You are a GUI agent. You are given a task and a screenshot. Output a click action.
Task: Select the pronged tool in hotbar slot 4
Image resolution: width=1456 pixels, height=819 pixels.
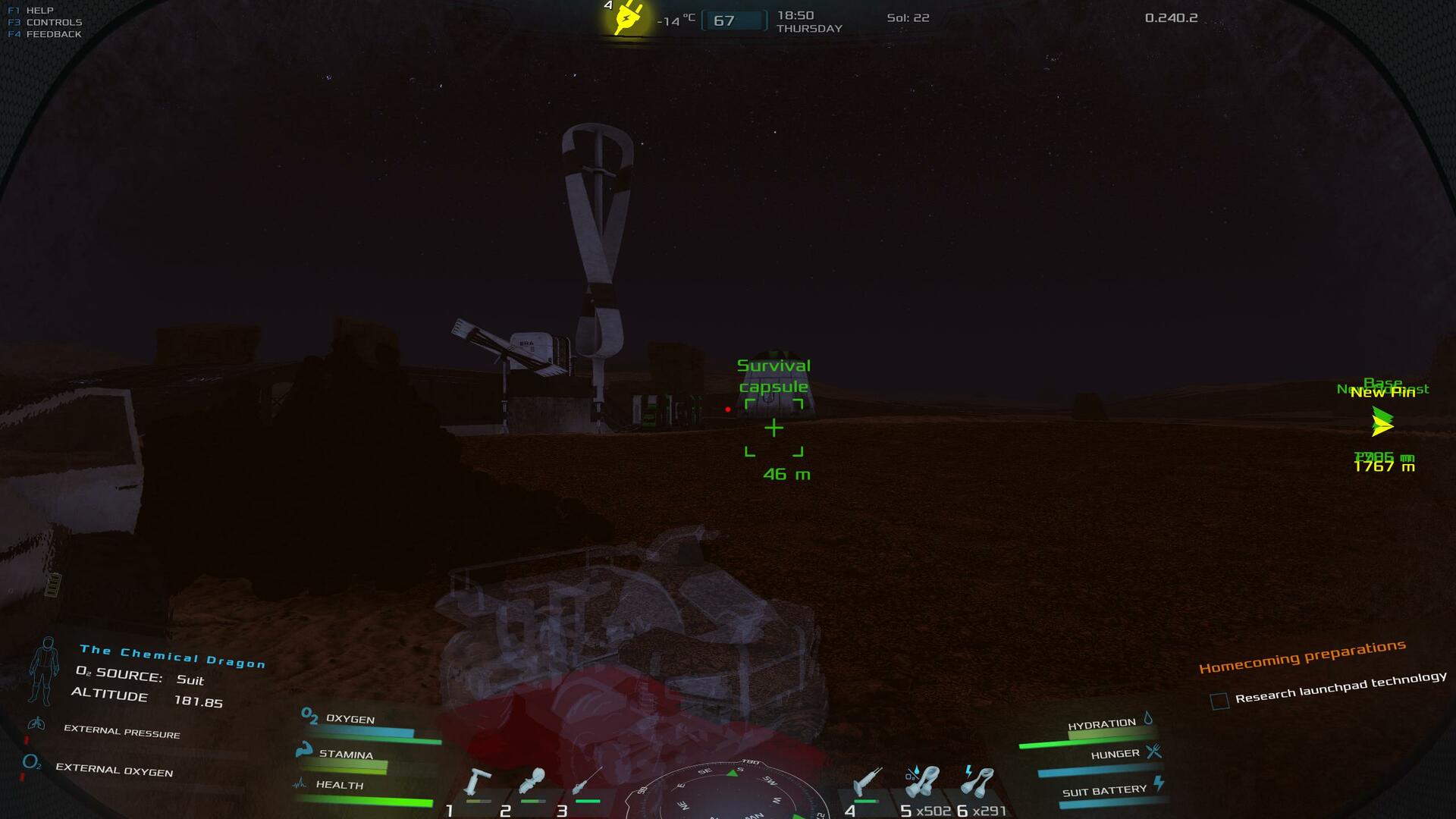pyautogui.click(x=868, y=782)
